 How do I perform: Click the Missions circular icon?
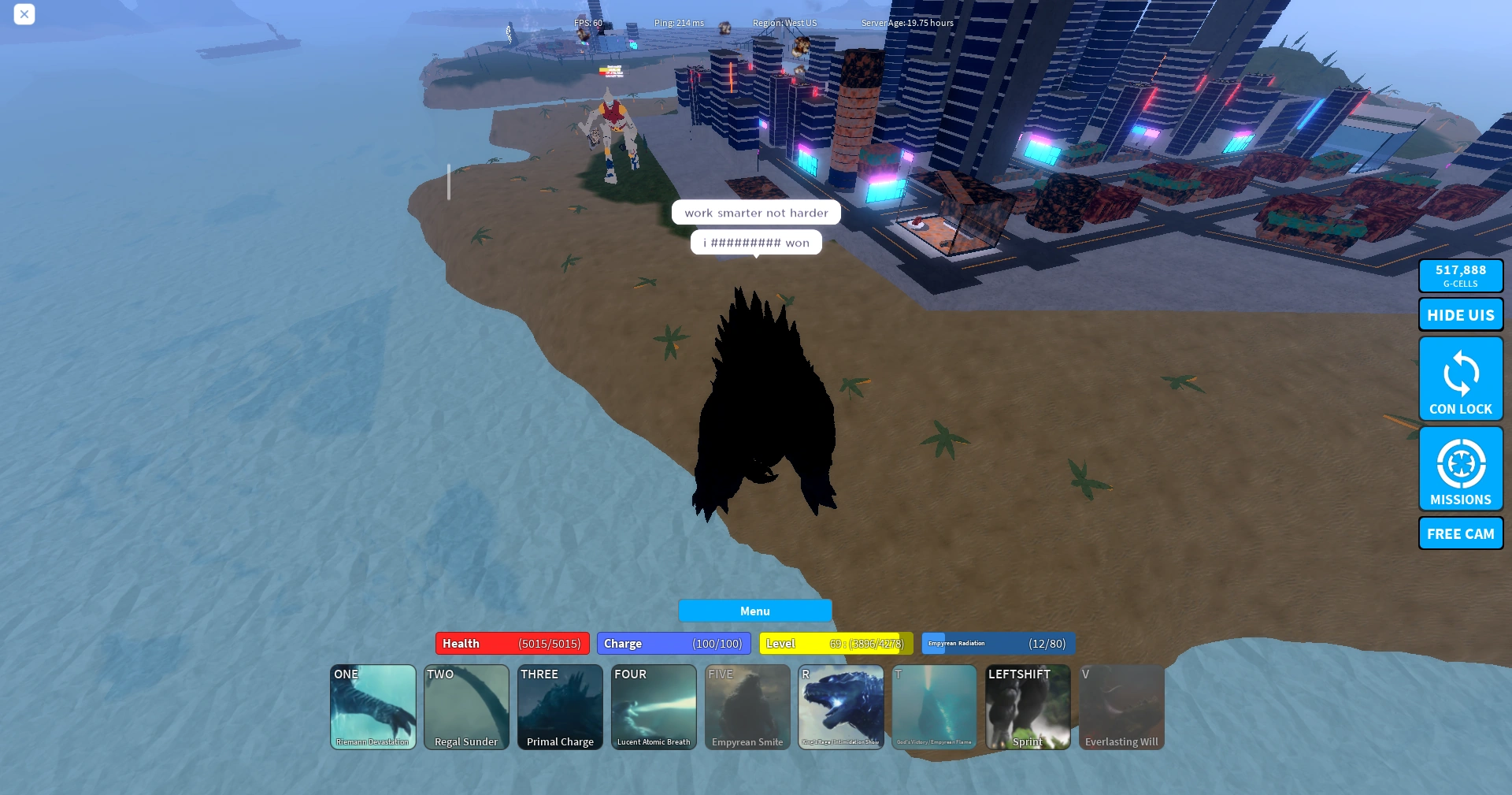point(1460,463)
